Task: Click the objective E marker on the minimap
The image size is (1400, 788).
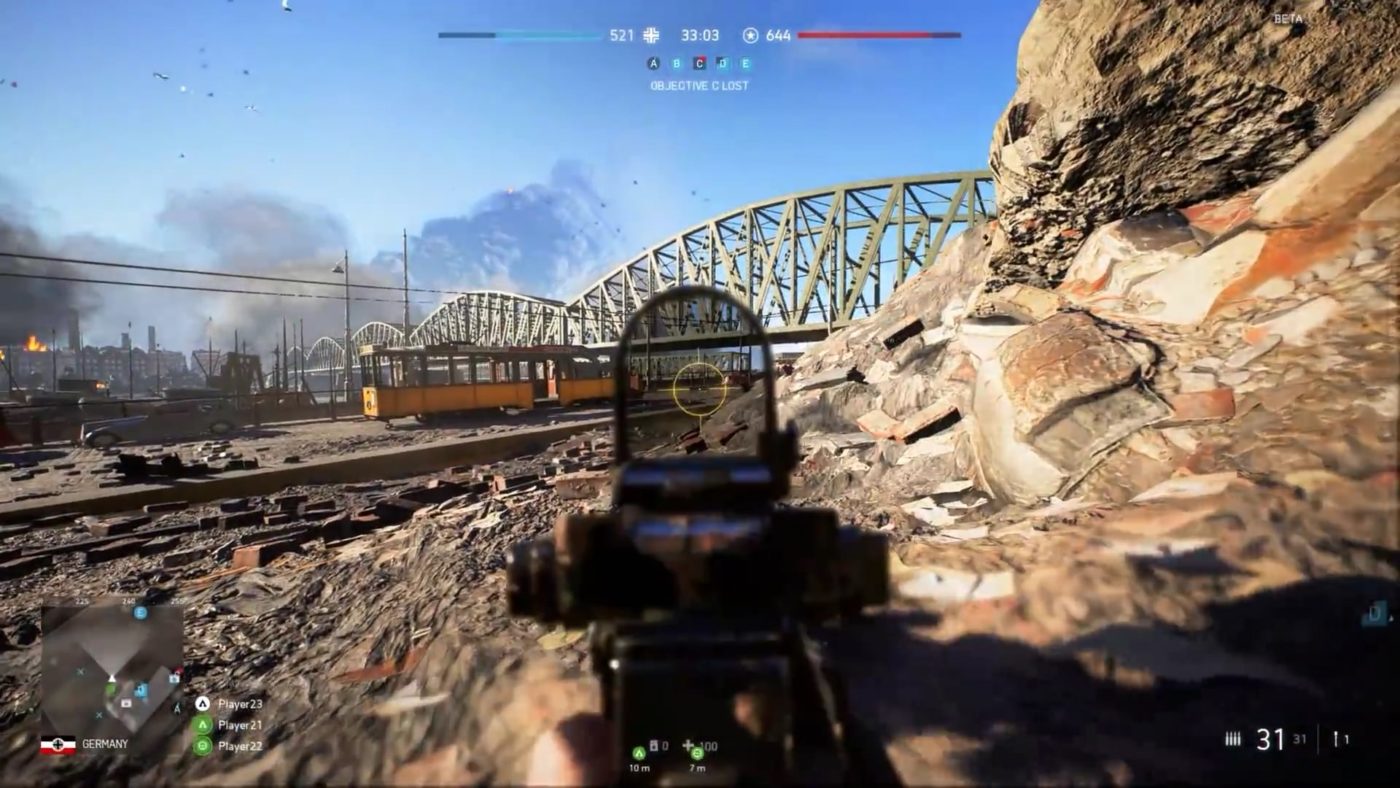Action: pos(140,612)
